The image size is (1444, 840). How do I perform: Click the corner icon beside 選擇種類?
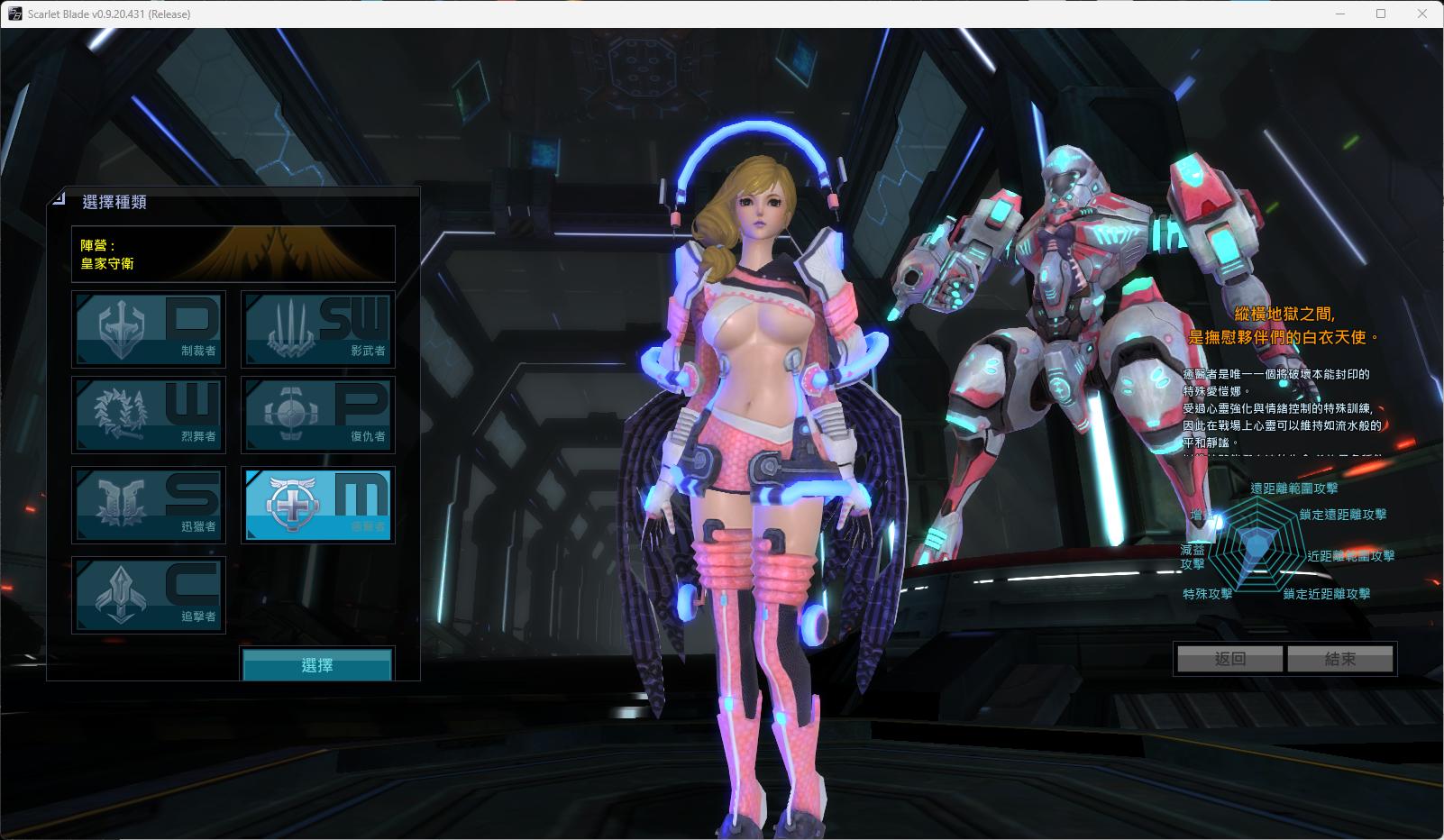(x=59, y=197)
